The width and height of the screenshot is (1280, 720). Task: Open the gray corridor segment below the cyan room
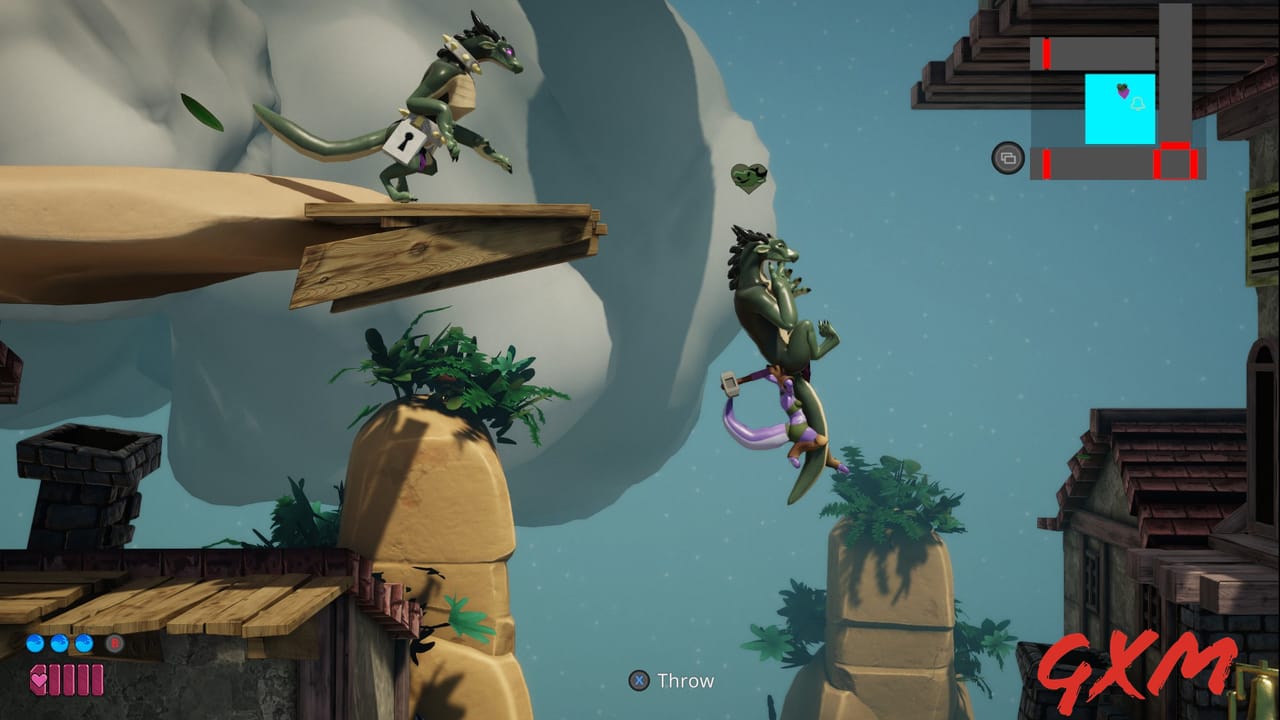pyautogui.click(x=1100, y=163)
